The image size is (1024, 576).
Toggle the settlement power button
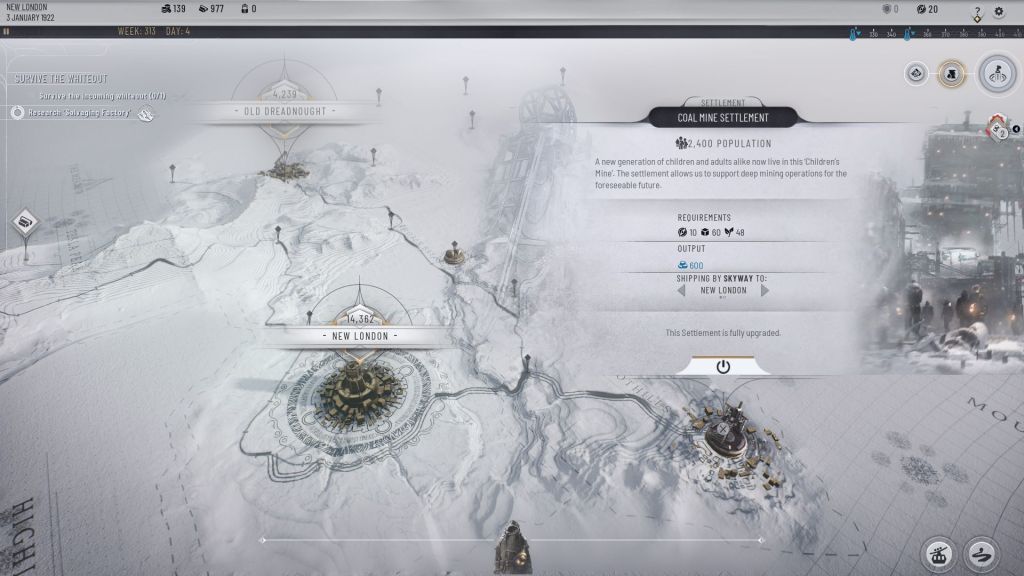coord(723,367)
